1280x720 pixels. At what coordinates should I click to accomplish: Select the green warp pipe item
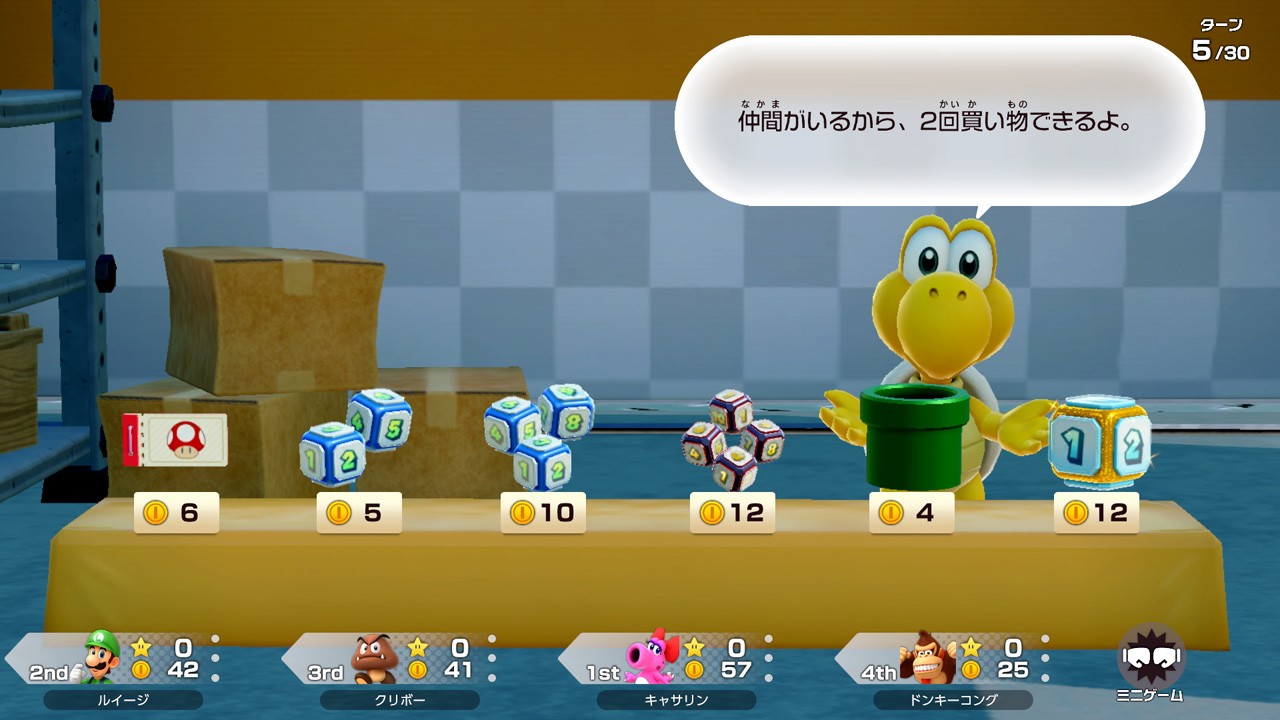tap(914, 435)
